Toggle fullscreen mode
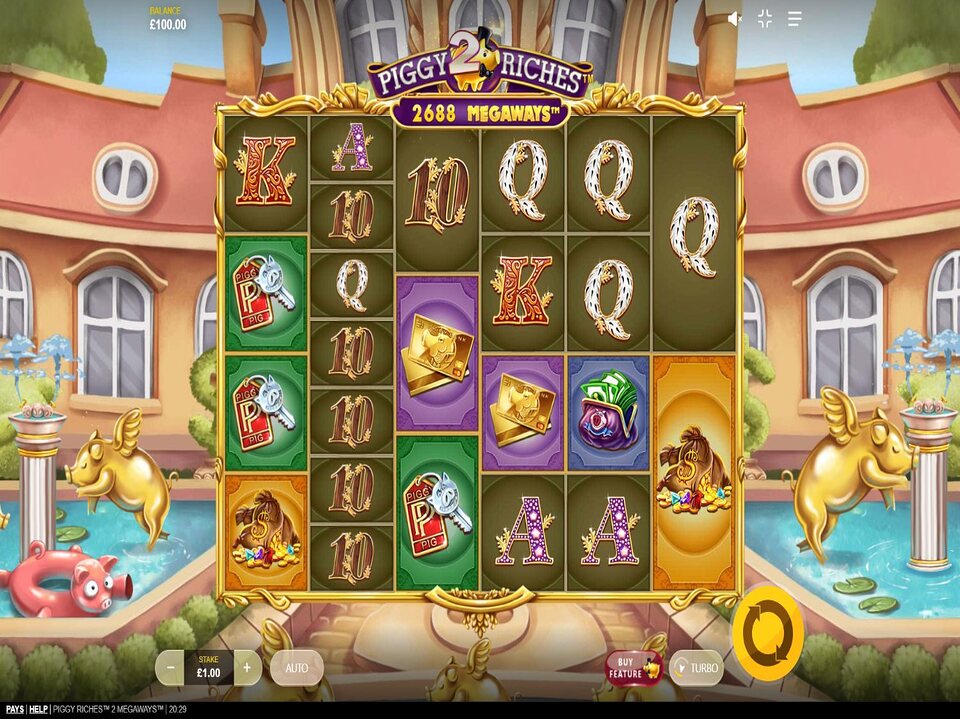Screen dimensions: 960x719 pyautogui.click(x=765, y=19)
